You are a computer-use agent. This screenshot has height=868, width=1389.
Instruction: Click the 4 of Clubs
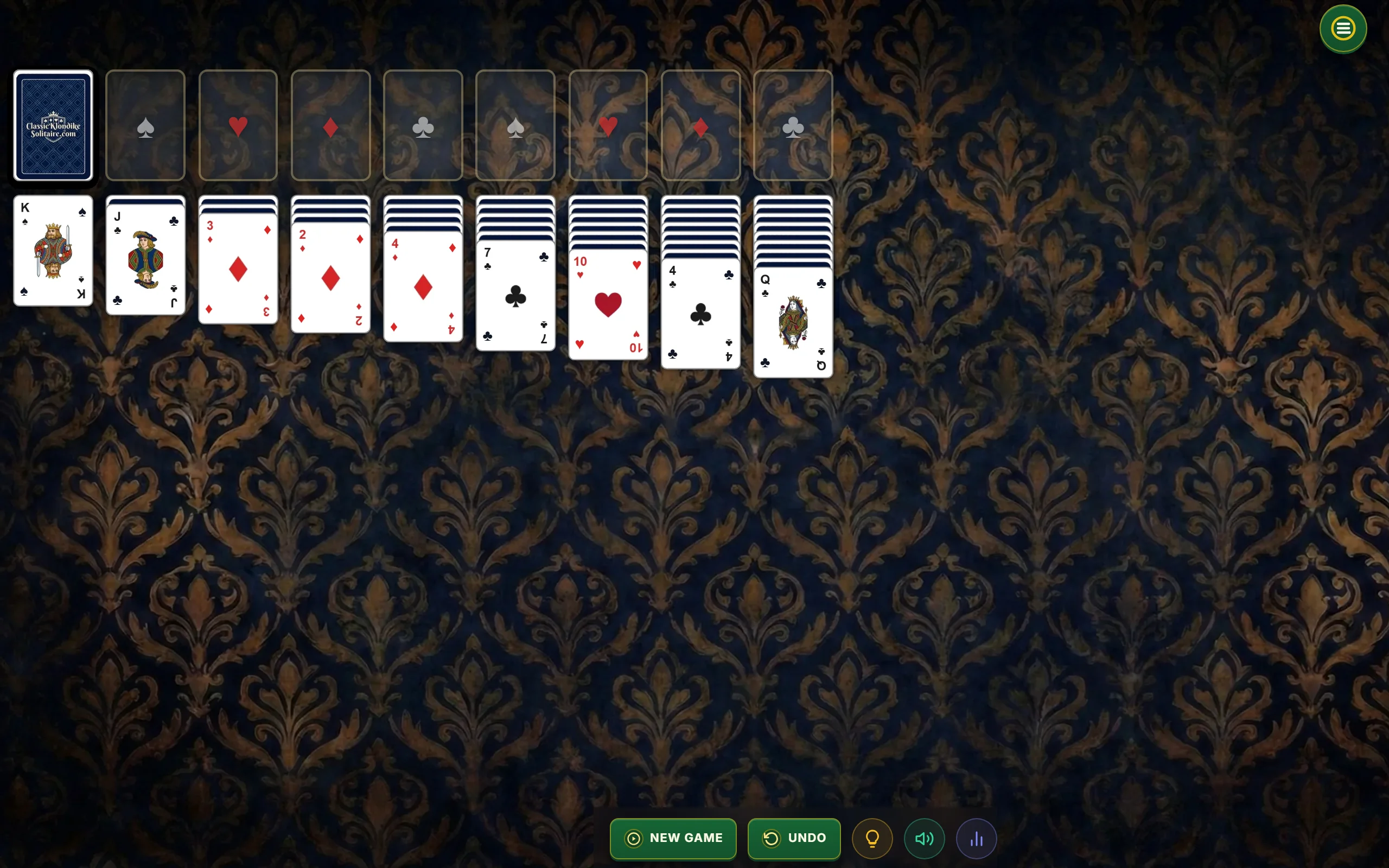point(700,313)
